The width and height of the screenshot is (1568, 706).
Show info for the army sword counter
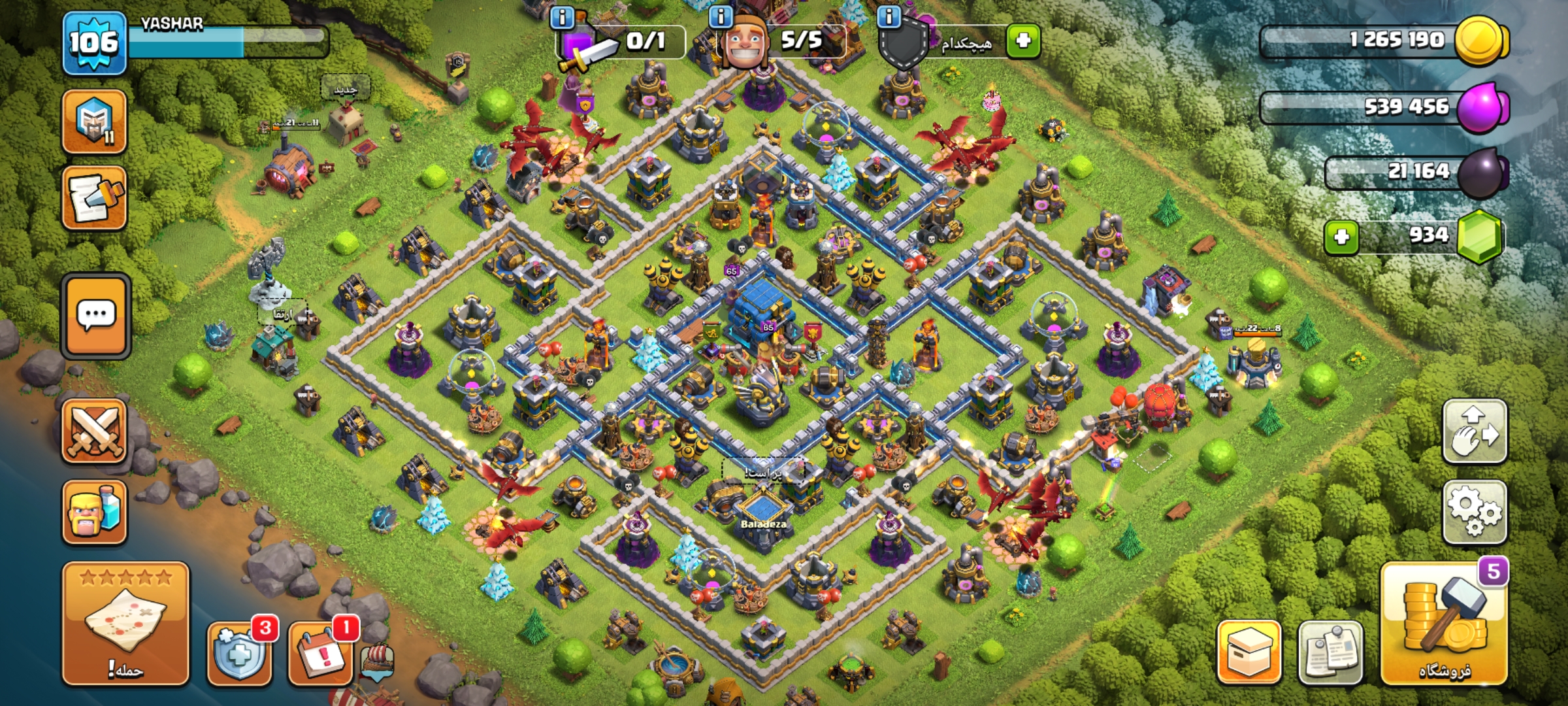point(563,17)
